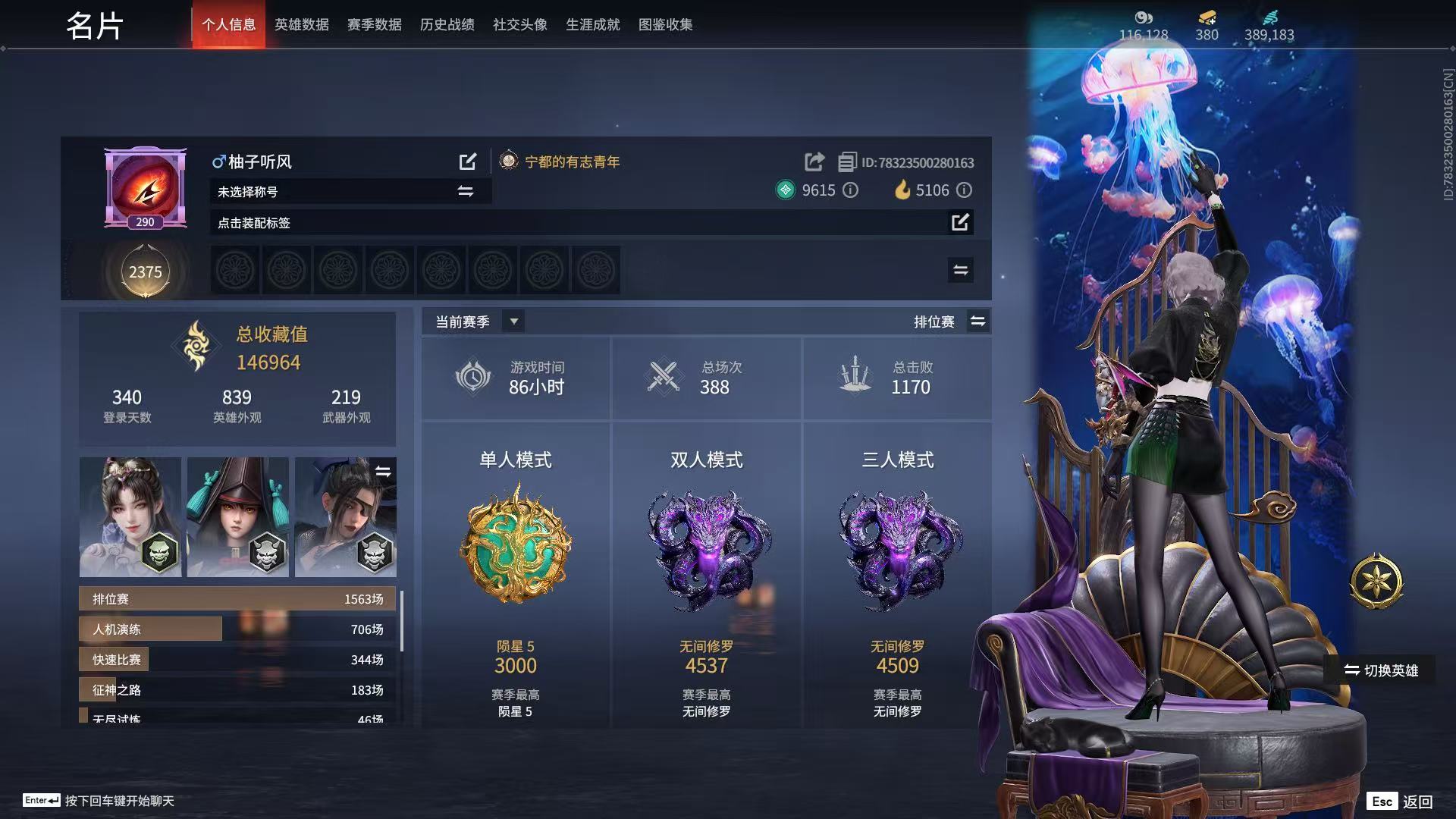This screenshot has height=819, width=1456.
Task: Show info for the 5106 flame value
Action: tap(964, 190)
